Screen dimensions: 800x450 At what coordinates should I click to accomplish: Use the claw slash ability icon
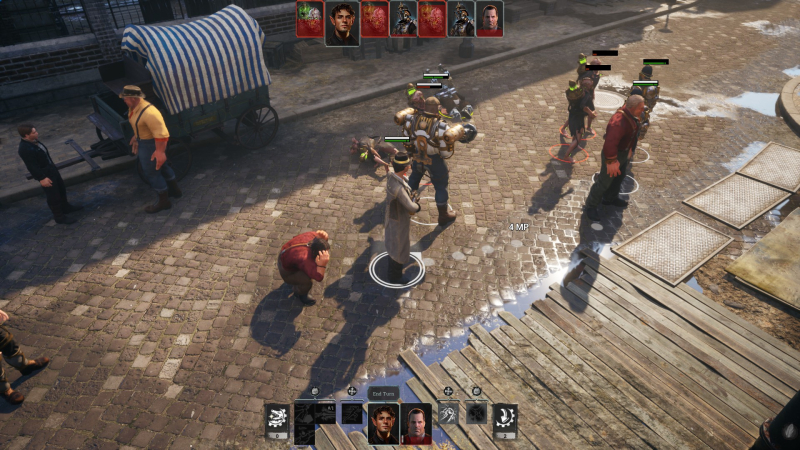[449, 412]
